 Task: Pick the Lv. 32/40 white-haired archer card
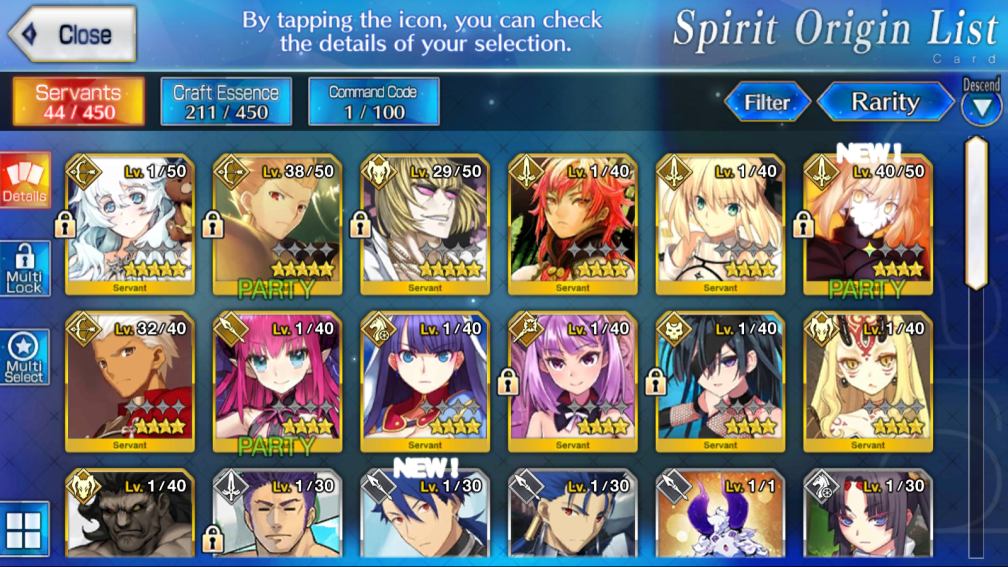[129, 381]
